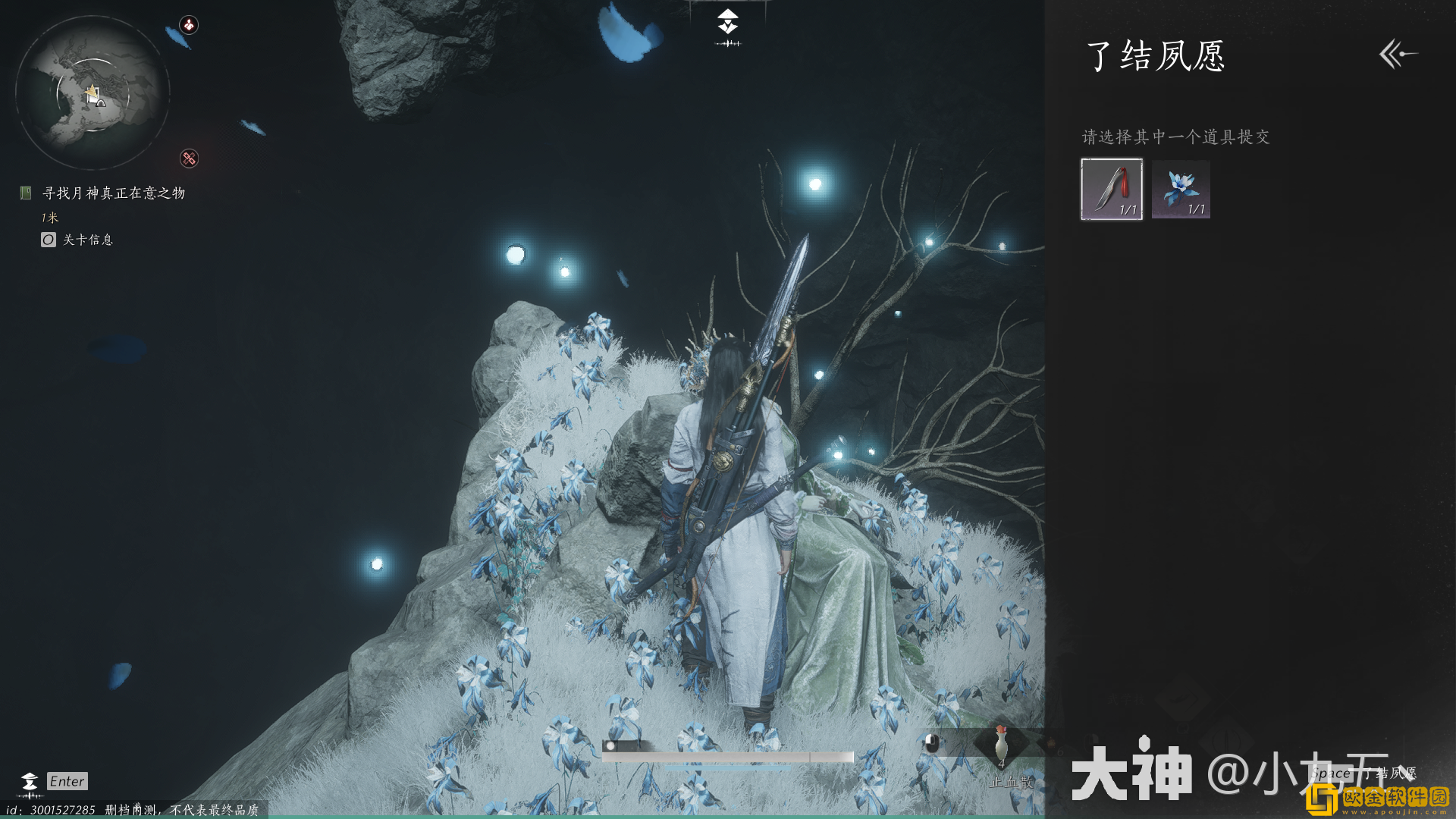Image resolution: width=1456 pixels, height=819 pixels.
Task: Click the red figure icon beside the minimap
Action: [189, 25]
